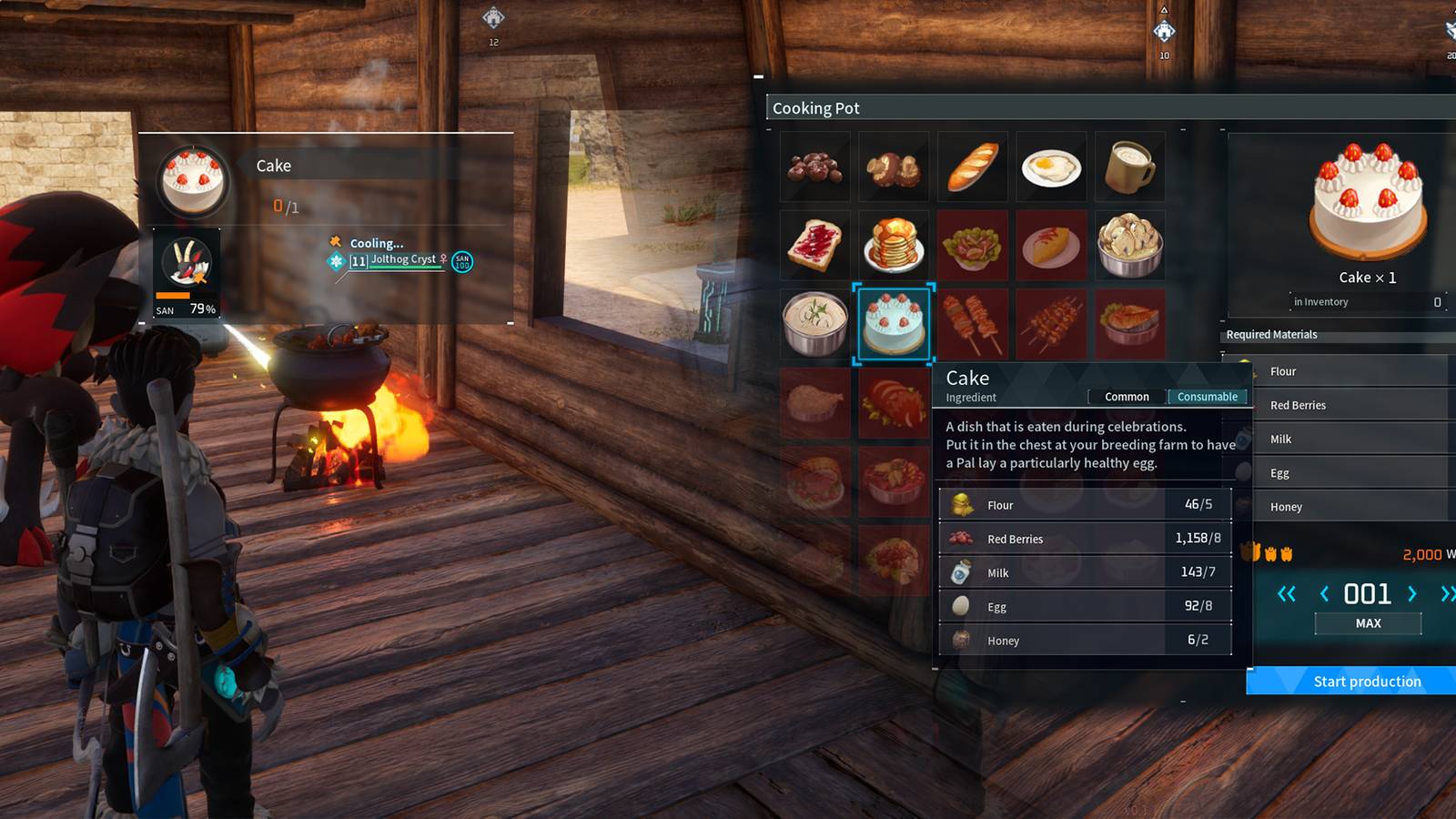Click the Honey icon in the ingredient list
Viewport: 1456px width, 819px height.
[962, 640]
